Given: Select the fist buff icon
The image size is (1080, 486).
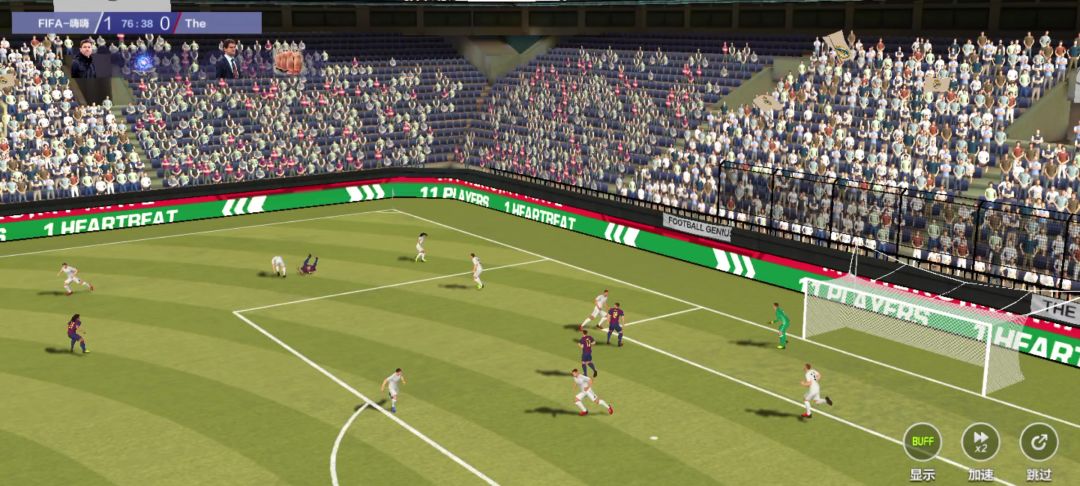Looking at the screenshot, I should point(288,62).
